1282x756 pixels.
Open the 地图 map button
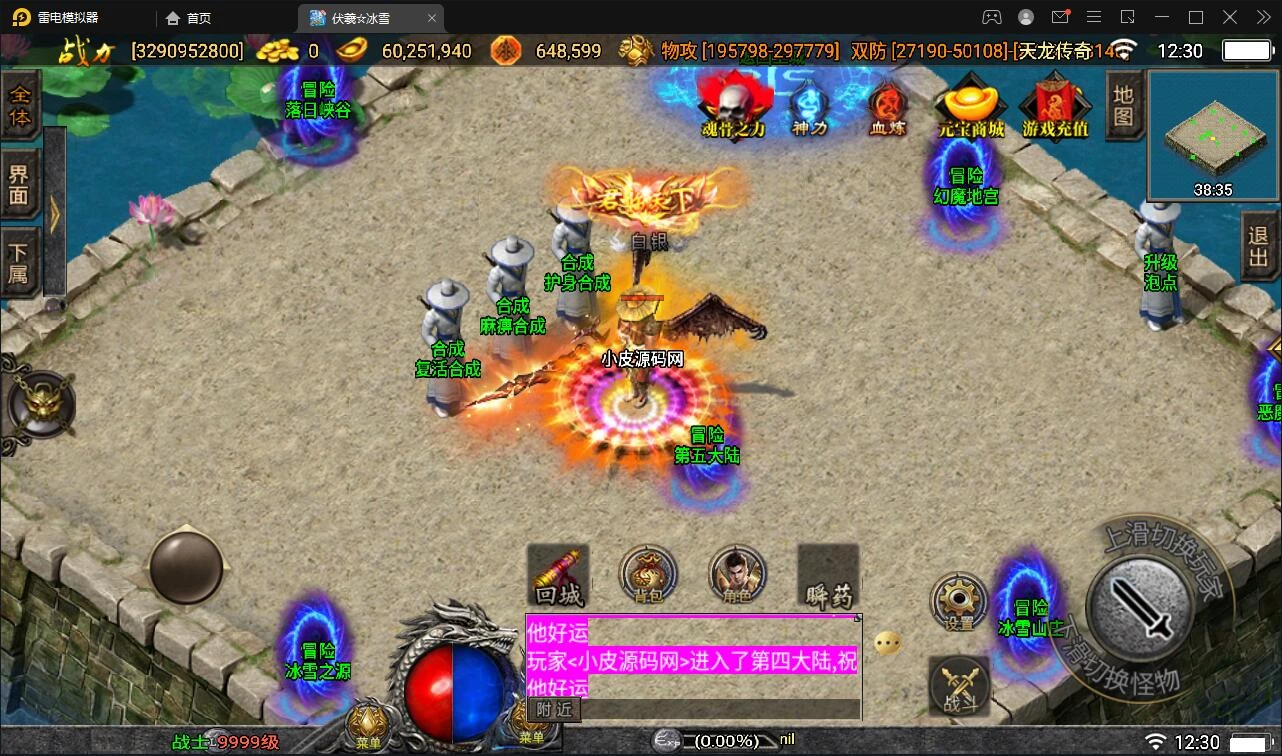tap(1124, 105)
